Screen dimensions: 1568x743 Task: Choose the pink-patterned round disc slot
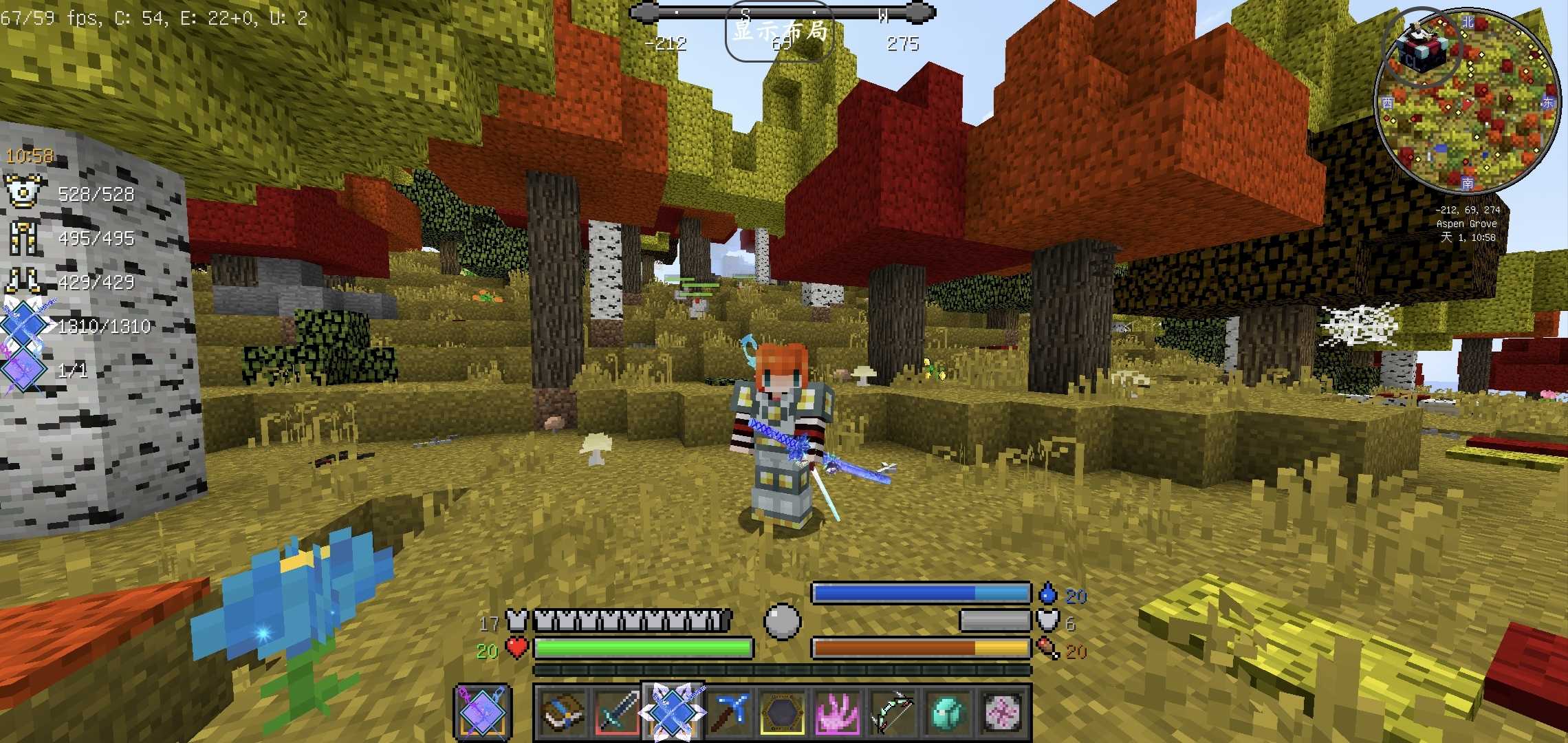(1002, 712)
